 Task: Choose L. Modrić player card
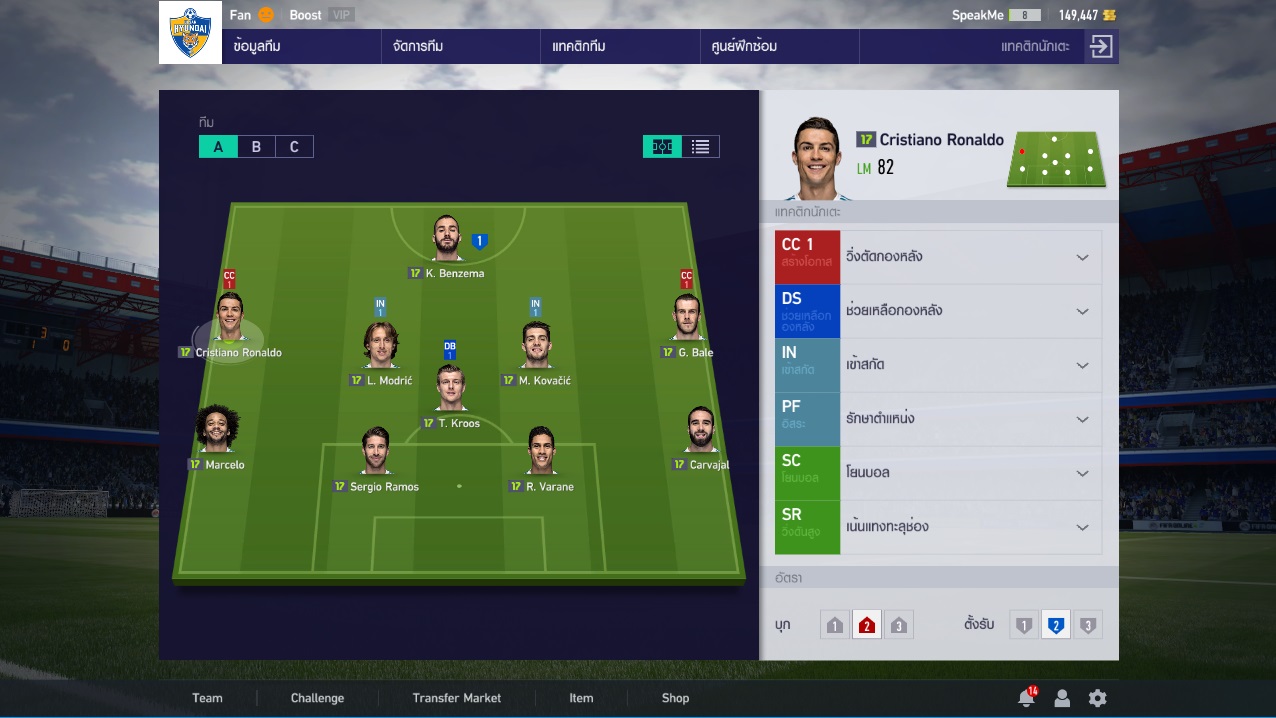click(x=381, y=346)
